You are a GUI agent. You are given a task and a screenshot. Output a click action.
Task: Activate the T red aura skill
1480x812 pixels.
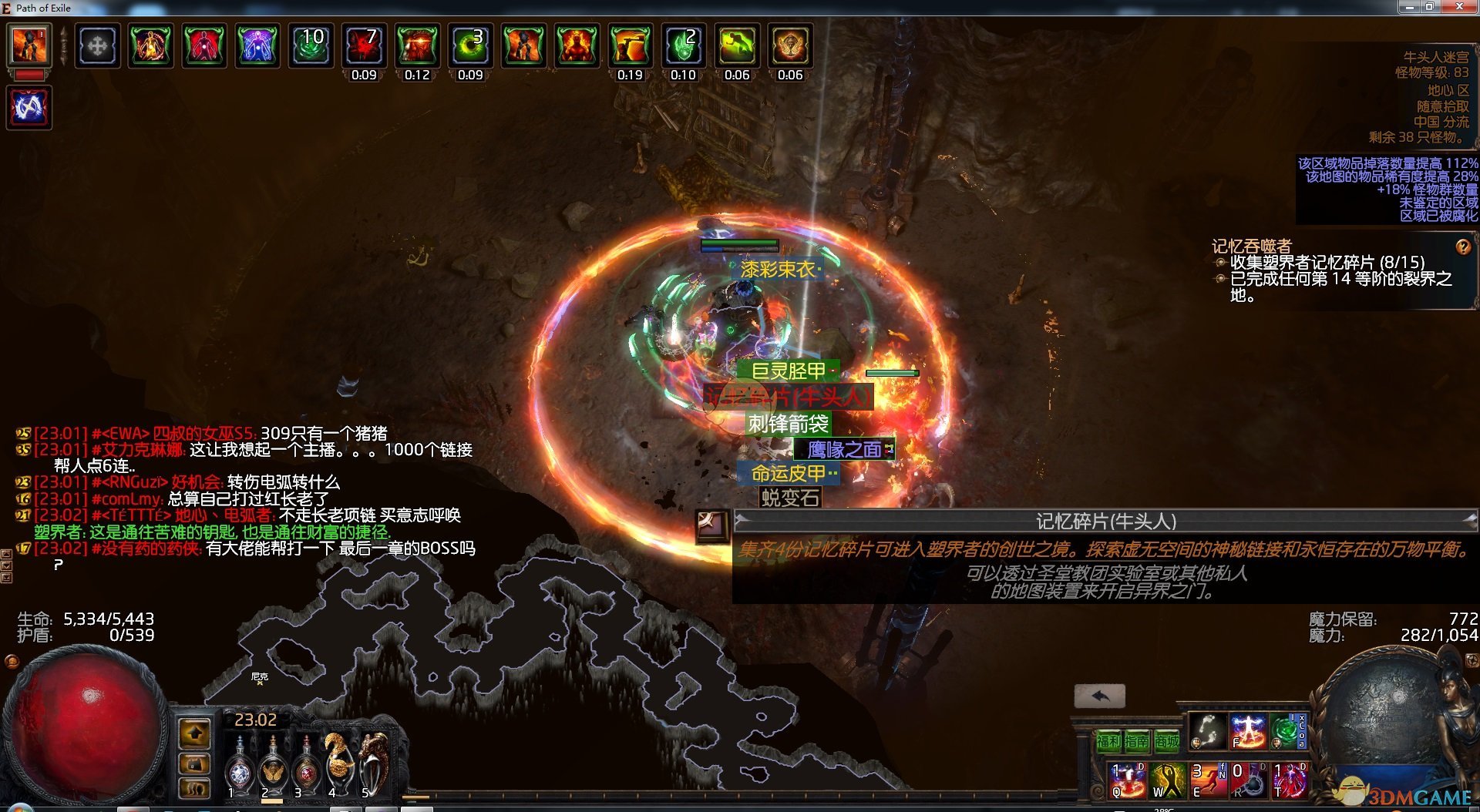1289,780
